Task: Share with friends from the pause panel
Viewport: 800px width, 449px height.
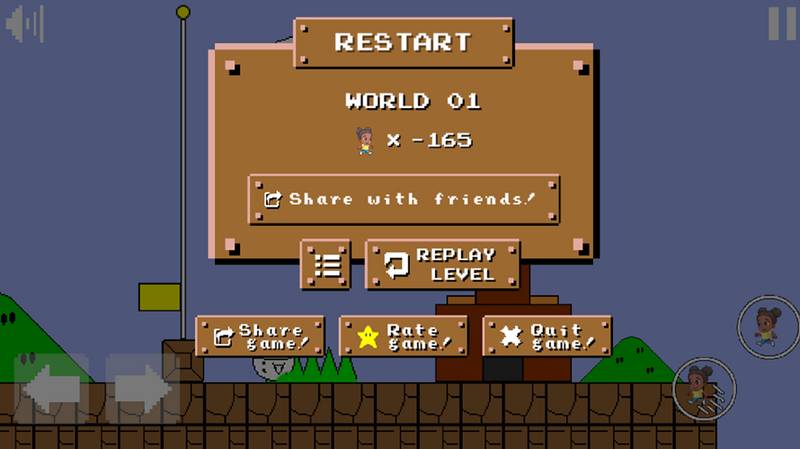Action: click(403, 199)
